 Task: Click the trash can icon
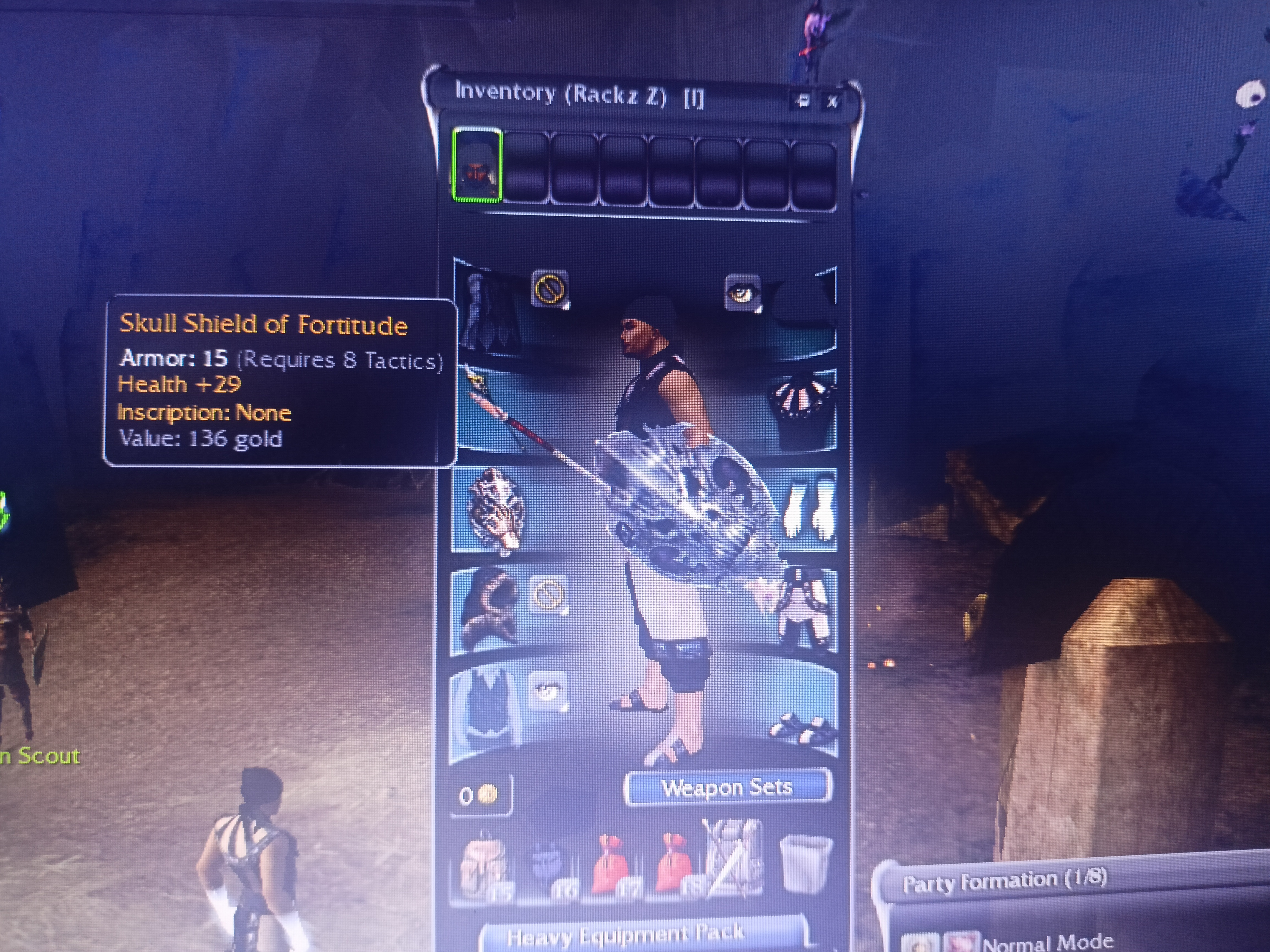click(x=806, y=863)
